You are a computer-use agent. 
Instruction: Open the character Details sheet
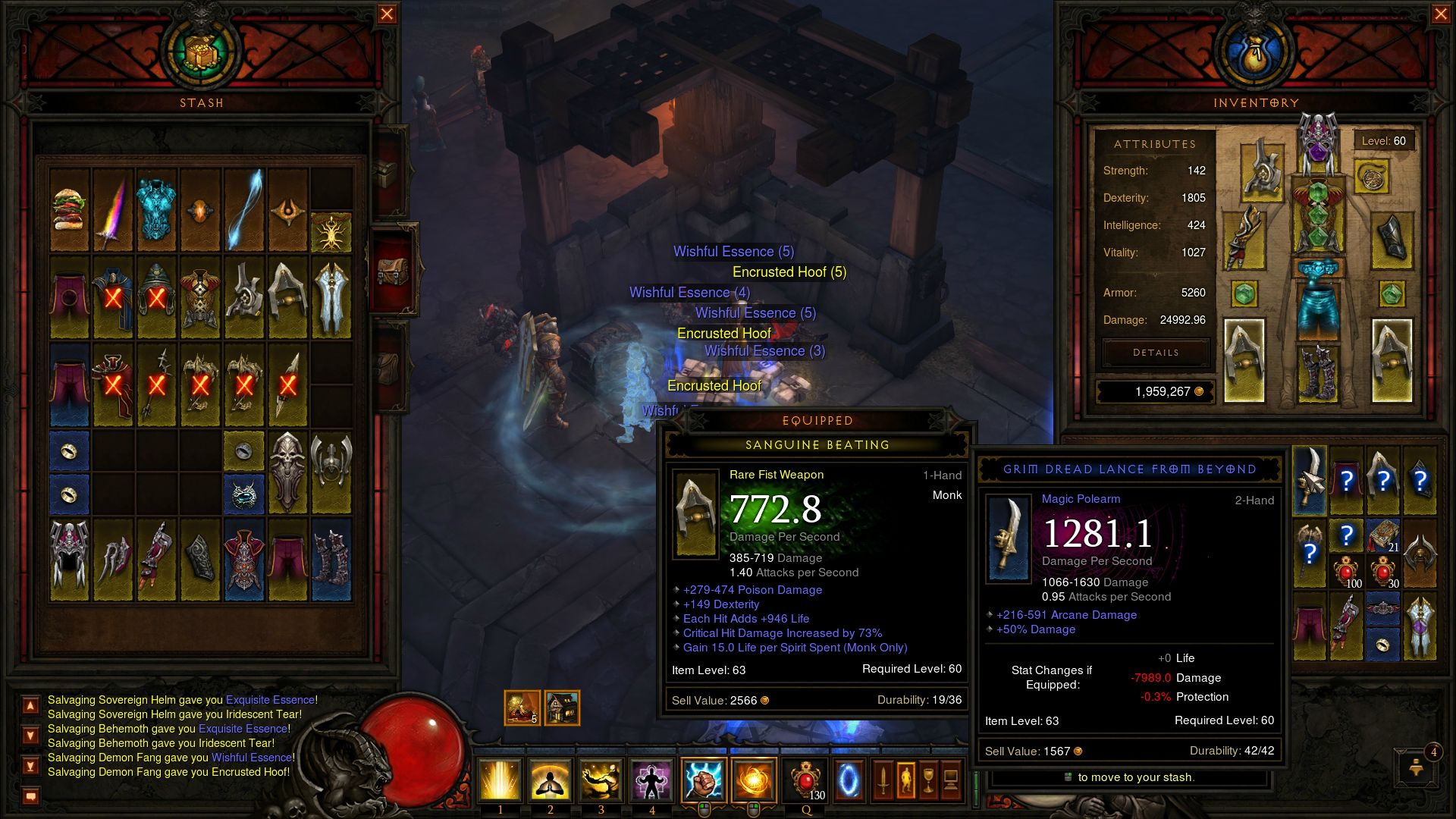coord(1156,353)
